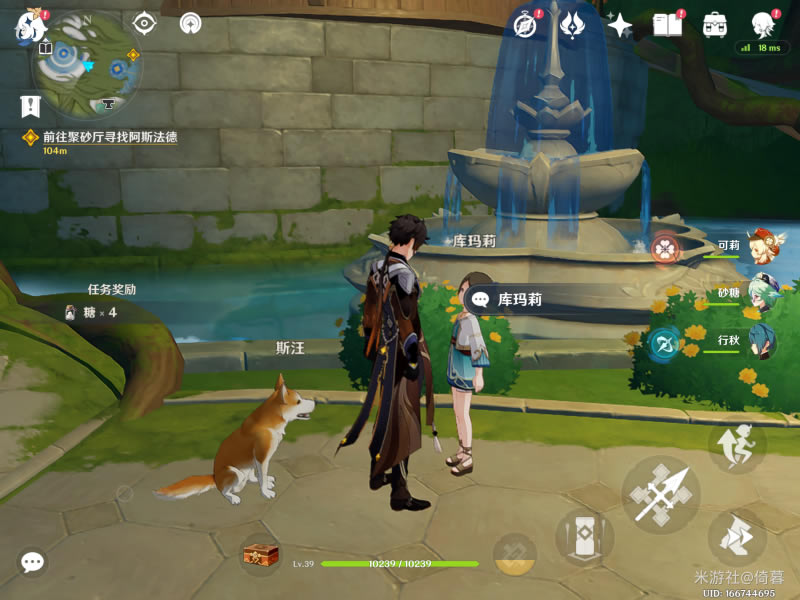This screenshot has width=800, height=600.
Task: Open the Wish winged star icon
Action: click(573, 25)
